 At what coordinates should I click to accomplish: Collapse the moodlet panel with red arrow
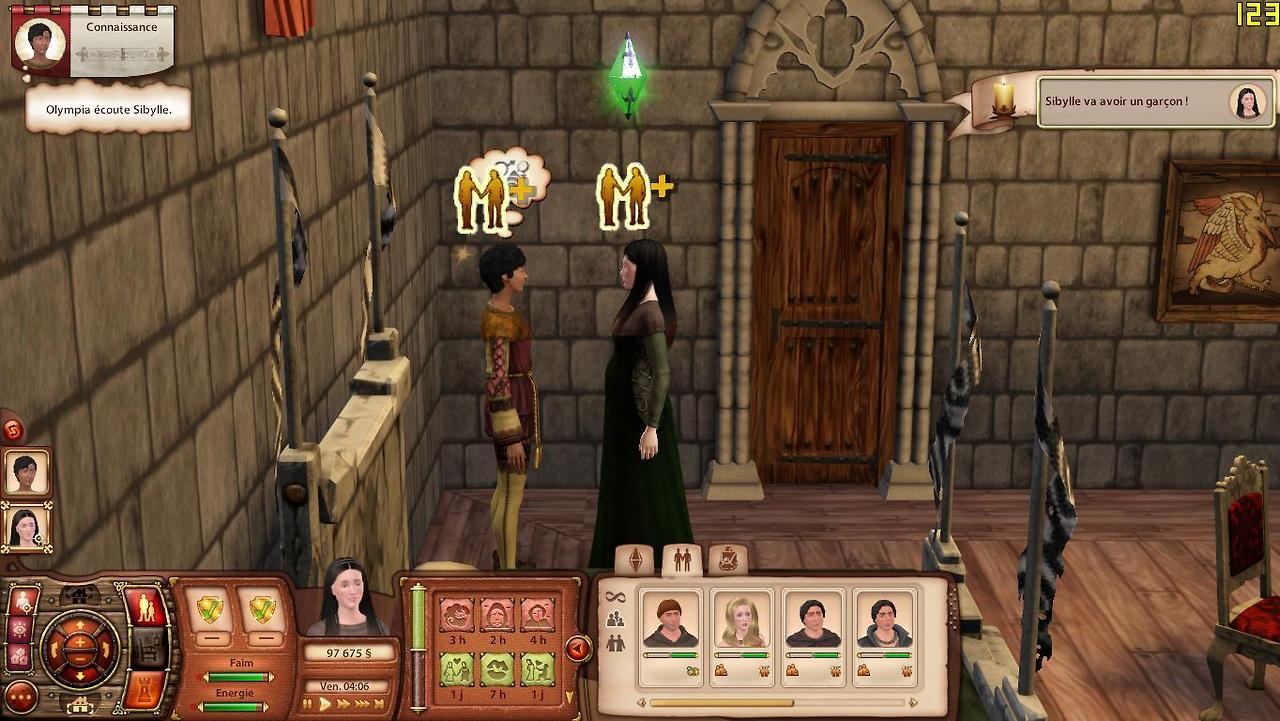pos(578,649)
